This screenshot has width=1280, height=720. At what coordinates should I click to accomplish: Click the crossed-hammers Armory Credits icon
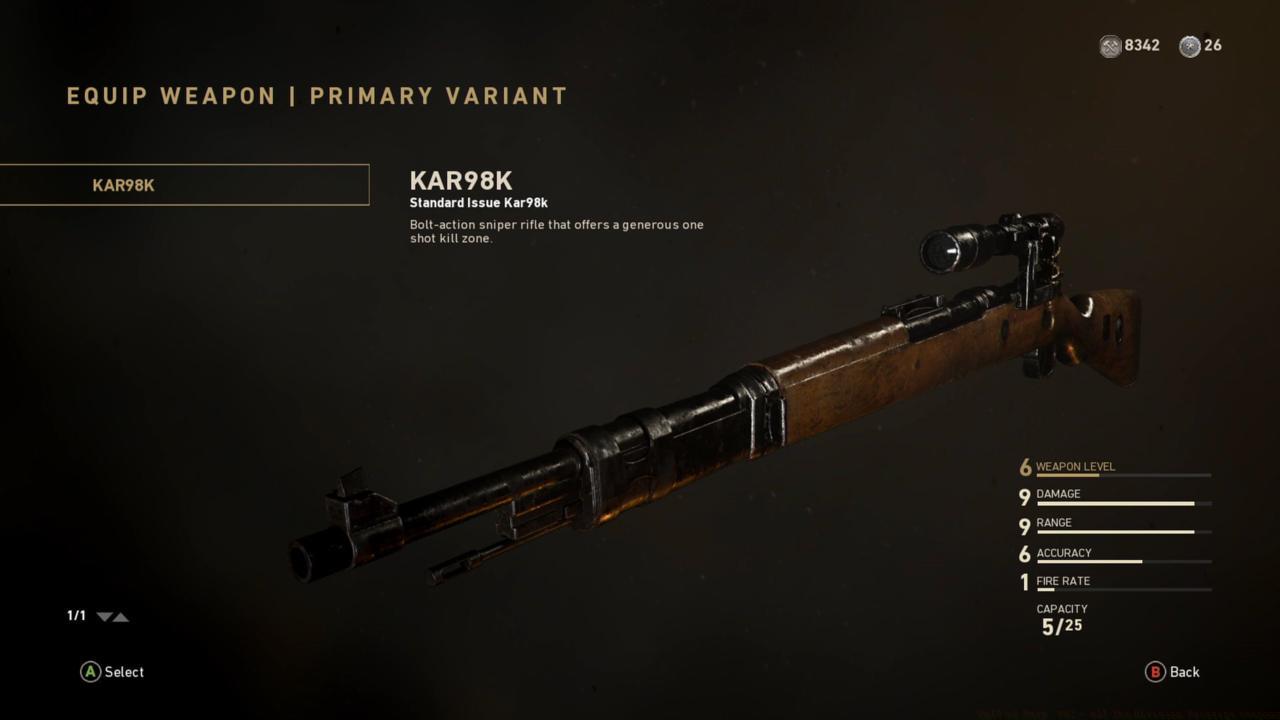[x=1108, y=45]
